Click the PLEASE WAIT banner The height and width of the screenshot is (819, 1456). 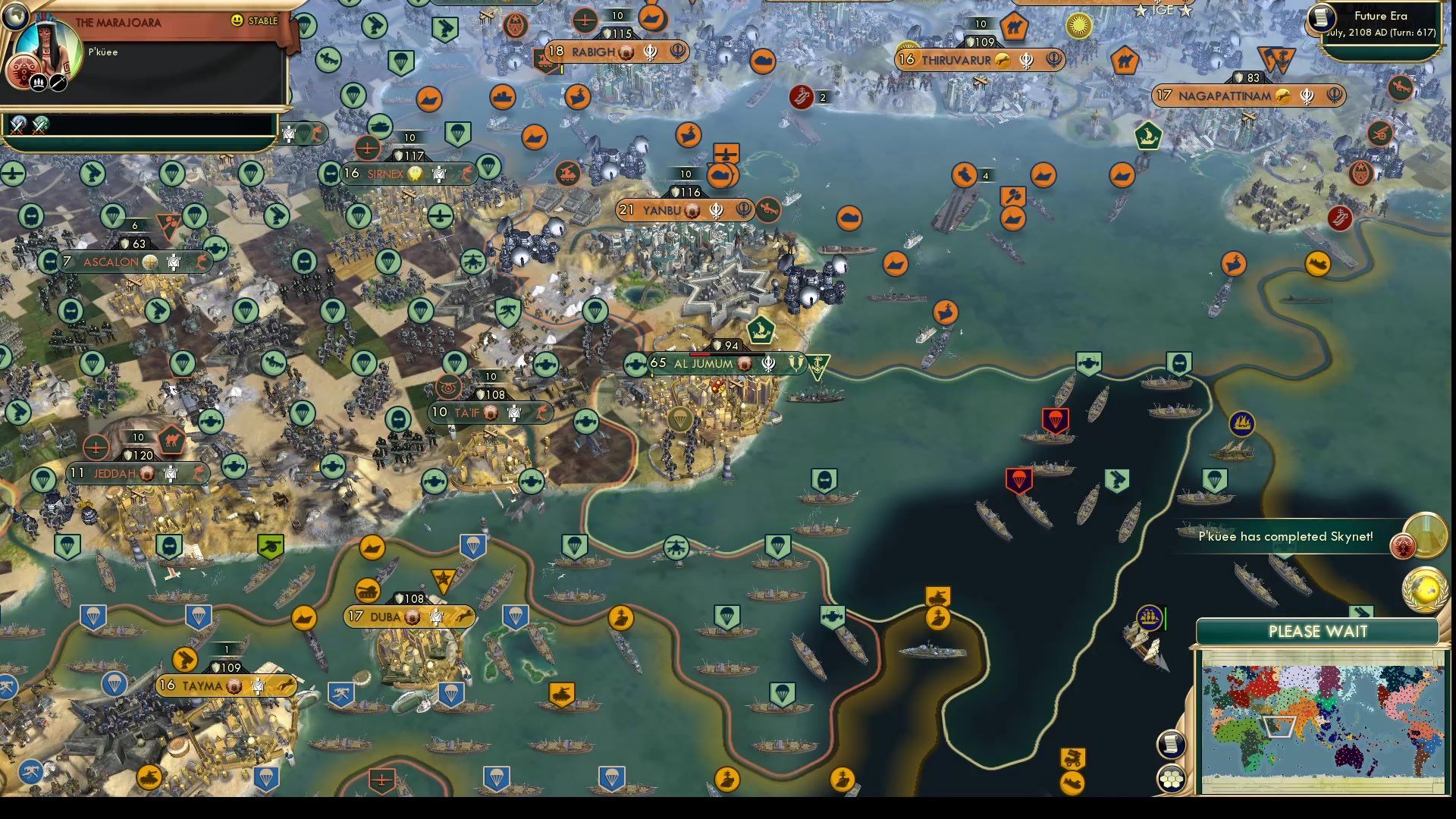pyautogui.click(x=1317, y=632)
